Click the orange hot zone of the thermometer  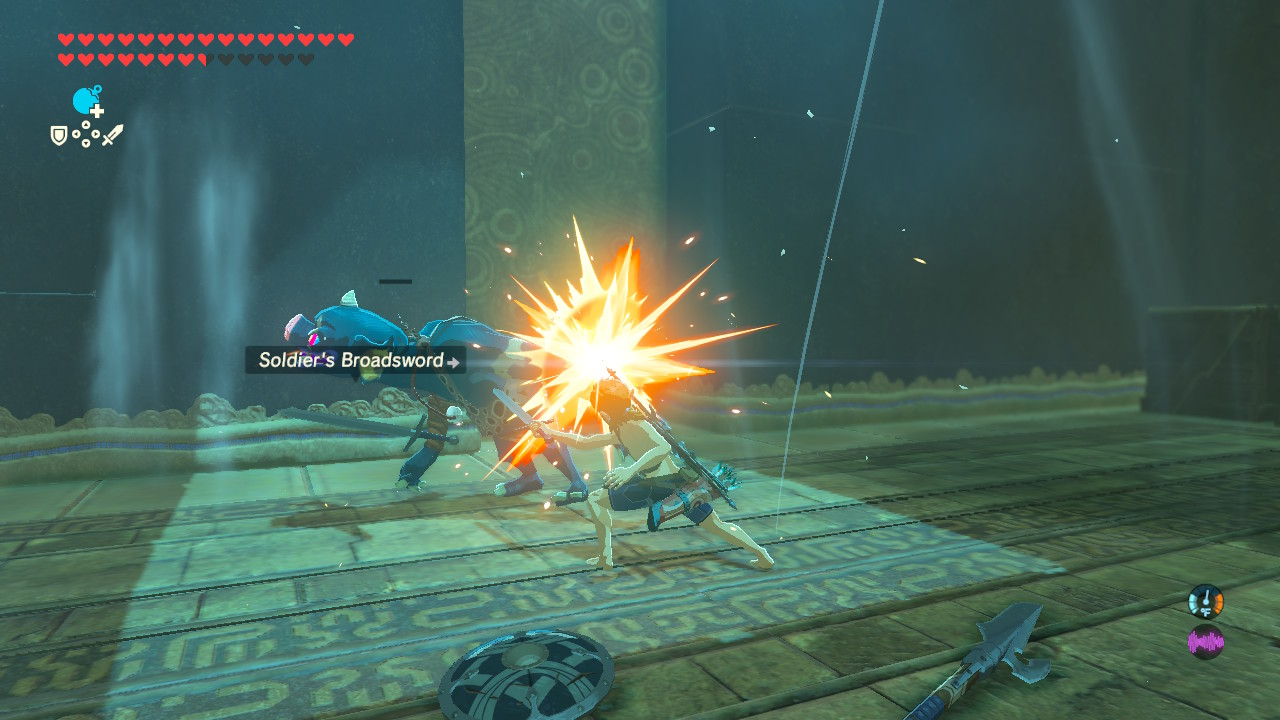coord(1219,602)
